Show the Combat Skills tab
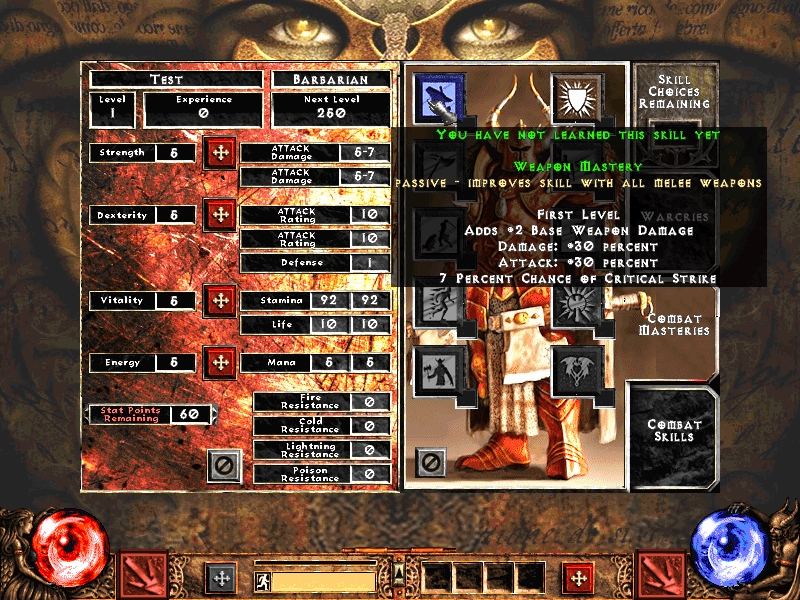 (x=674, y=430)
